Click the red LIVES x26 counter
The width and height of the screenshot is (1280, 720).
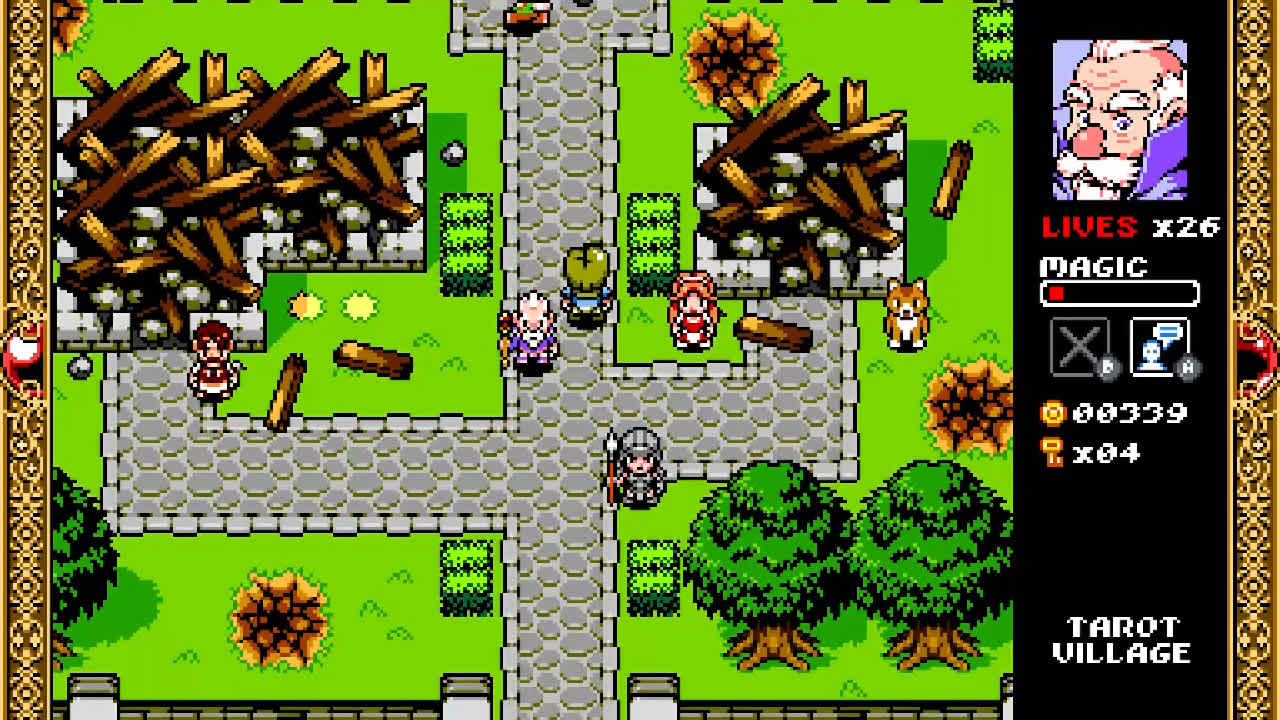[x=1127, y=228]
